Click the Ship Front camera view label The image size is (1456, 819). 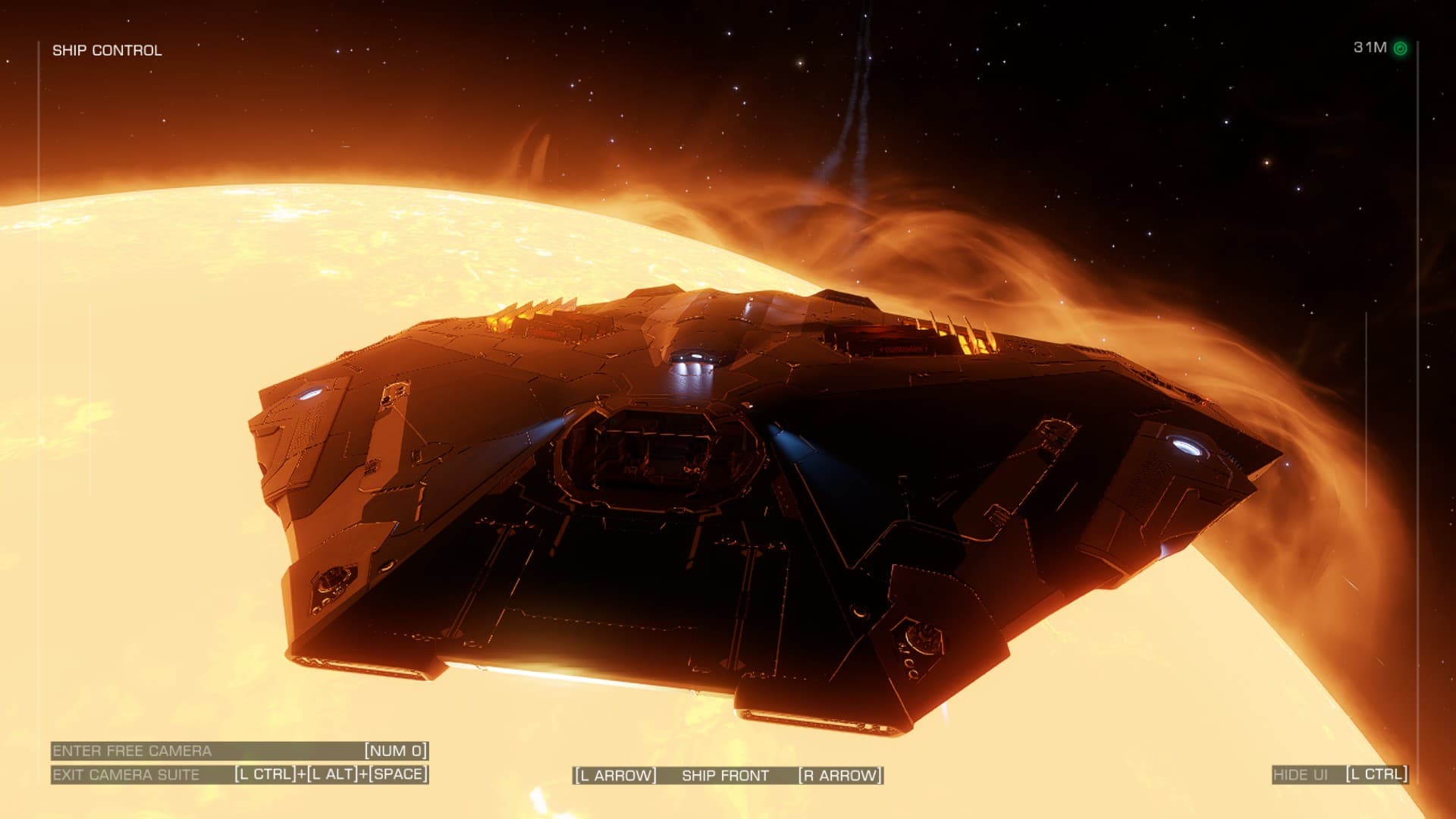click(x=725, y=775)
